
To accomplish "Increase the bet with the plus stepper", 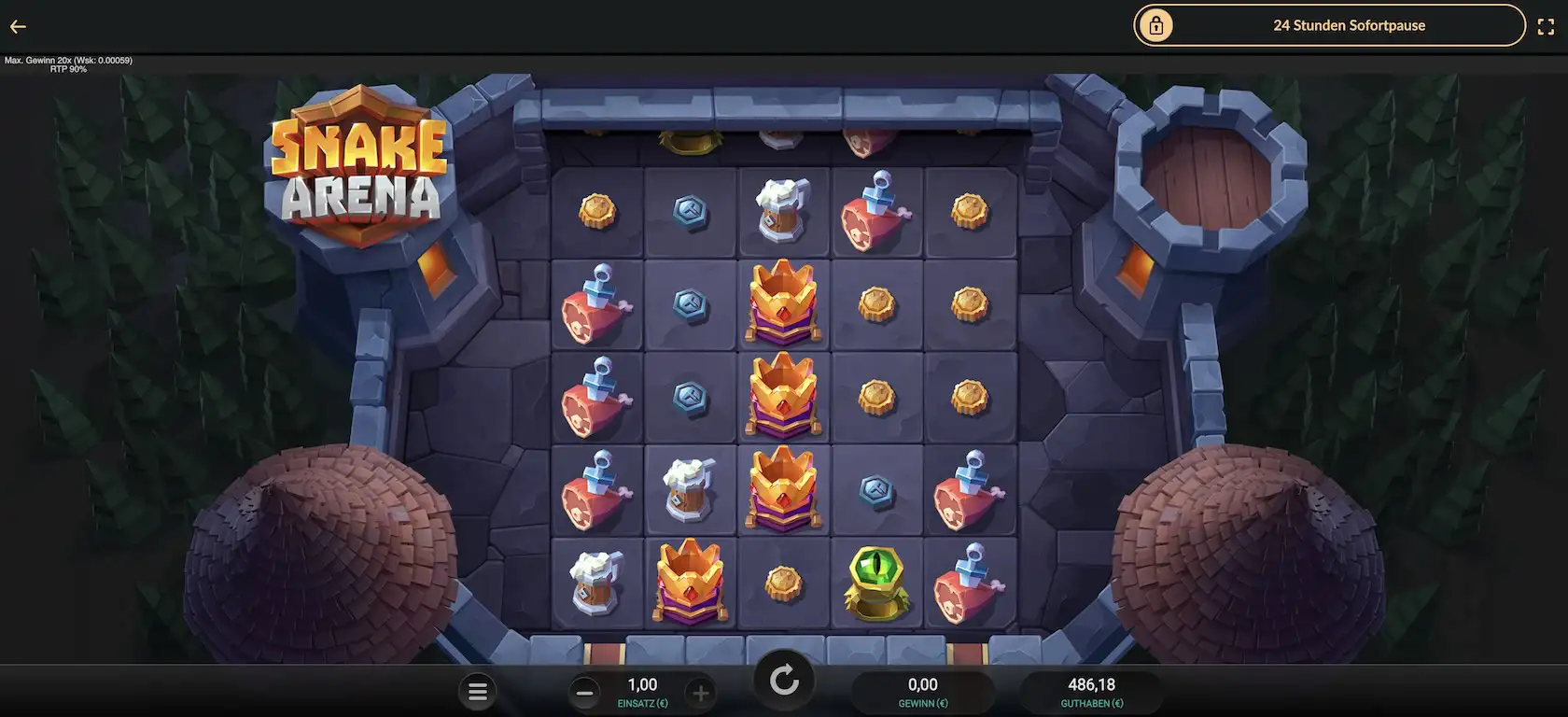I will (x=701, y=692).
